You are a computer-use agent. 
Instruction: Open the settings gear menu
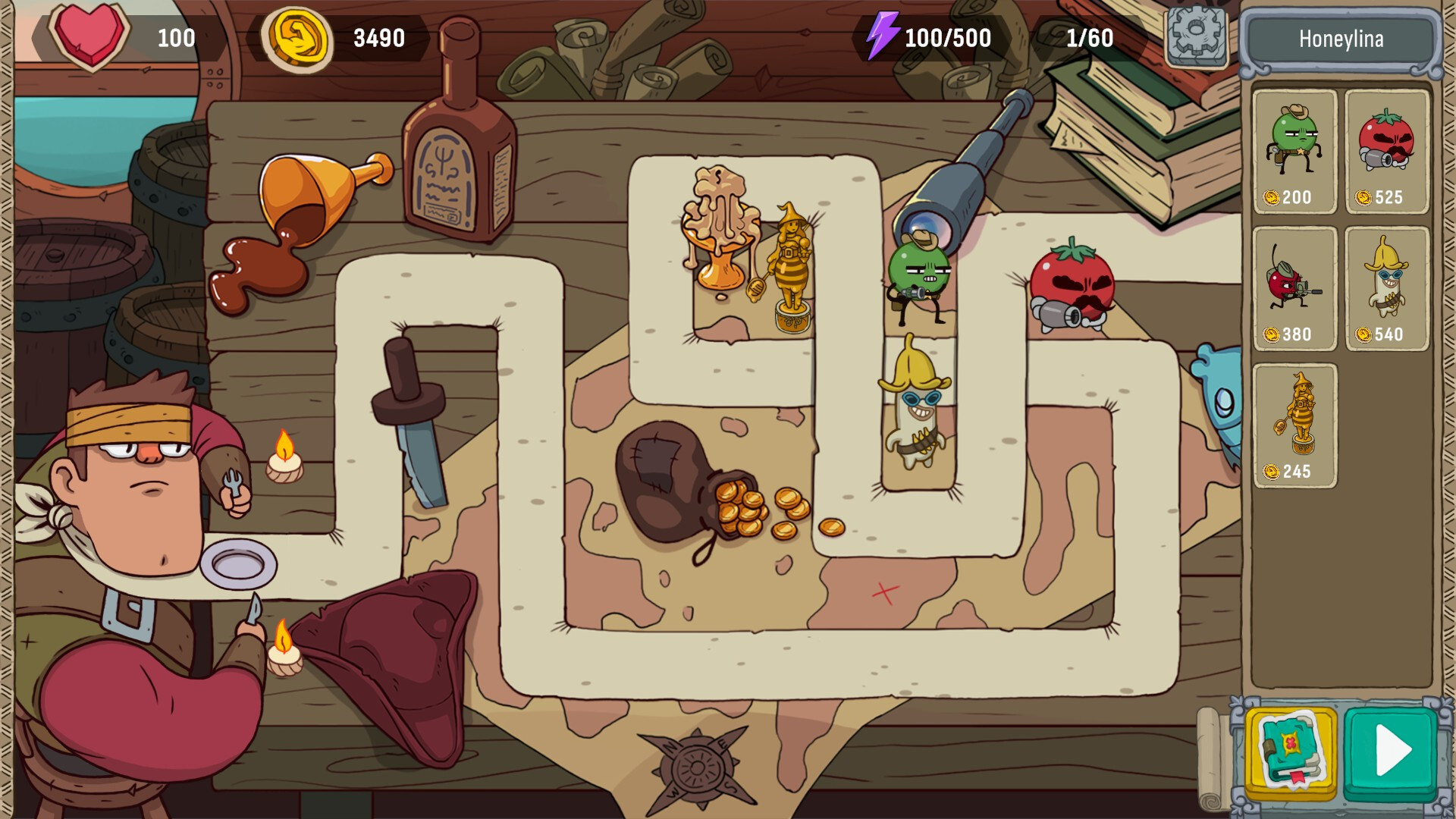tap(1194, 36)
